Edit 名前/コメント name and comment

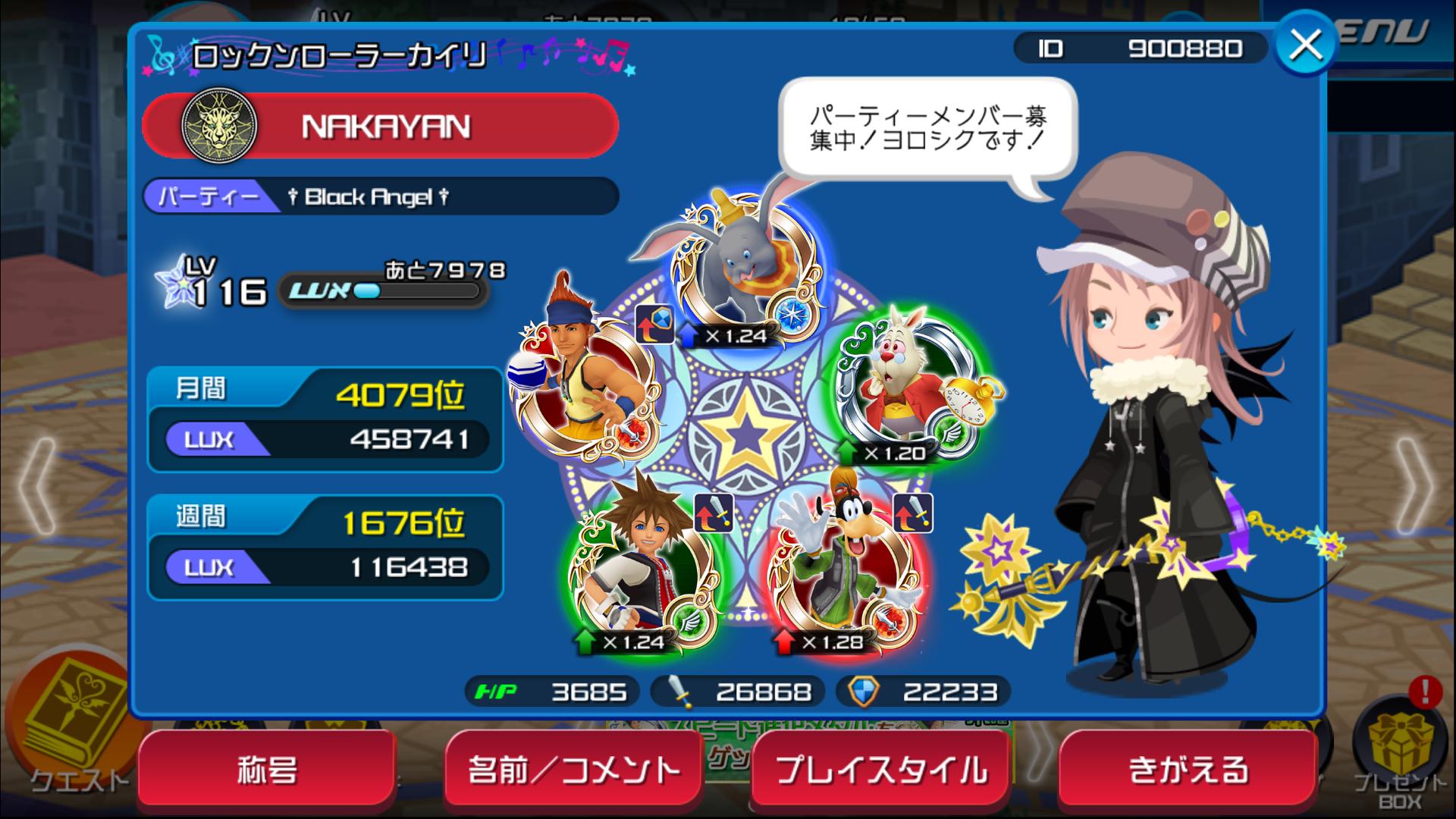click(x=573, y=770)
